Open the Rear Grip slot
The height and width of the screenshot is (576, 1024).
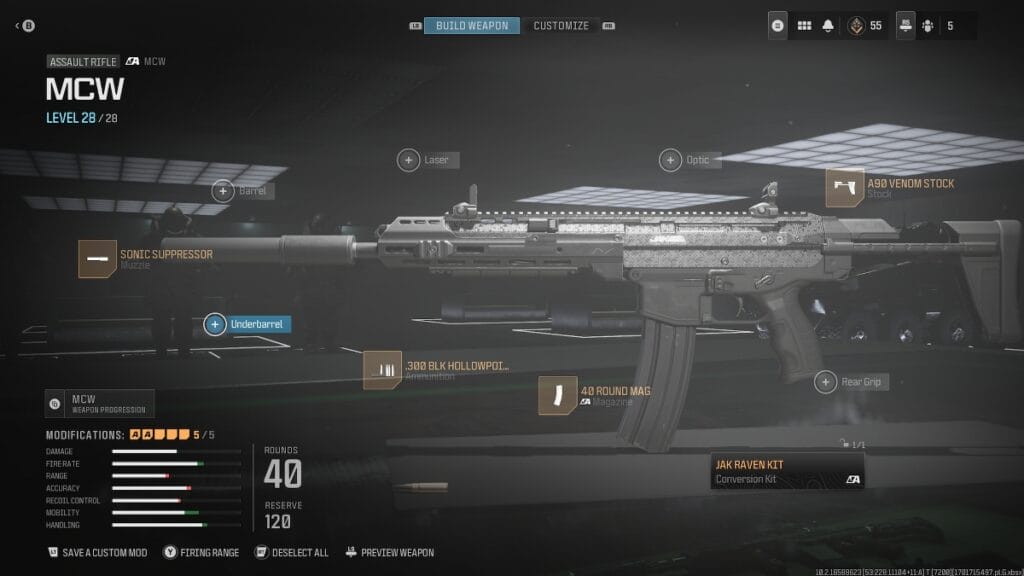(825, 381)
